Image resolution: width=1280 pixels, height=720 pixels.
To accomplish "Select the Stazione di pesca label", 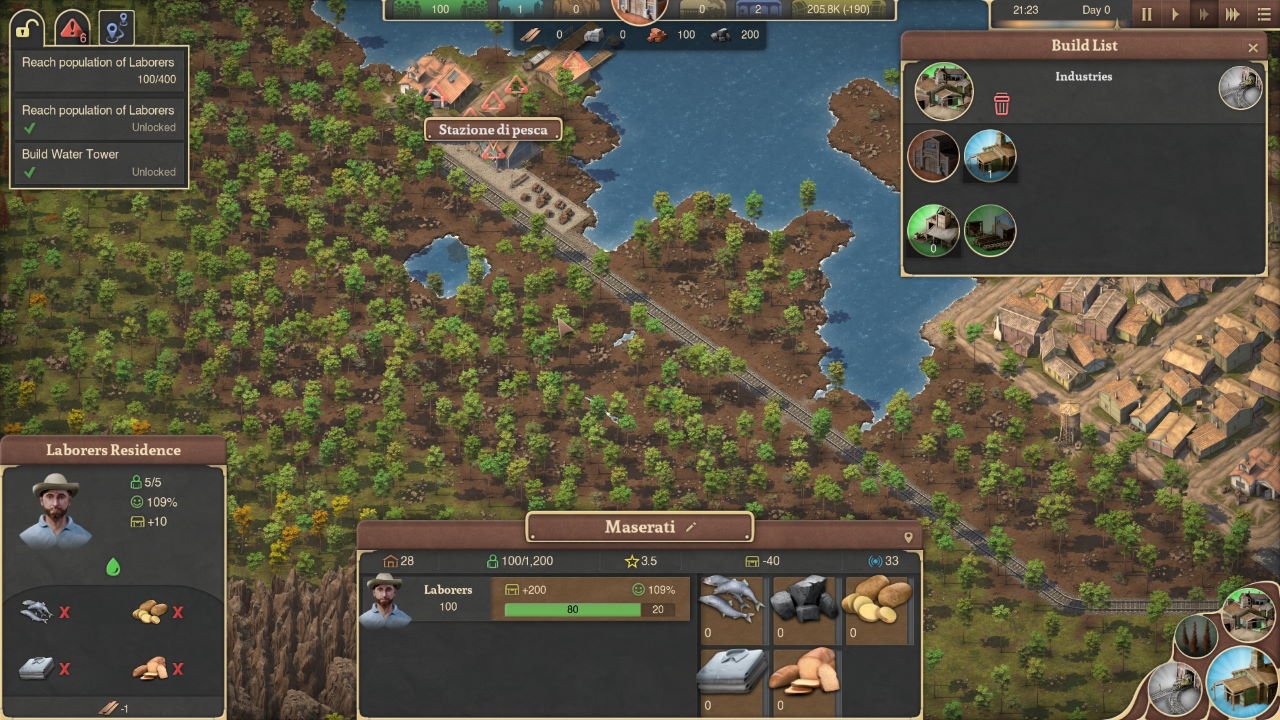I will pos(492,130).
